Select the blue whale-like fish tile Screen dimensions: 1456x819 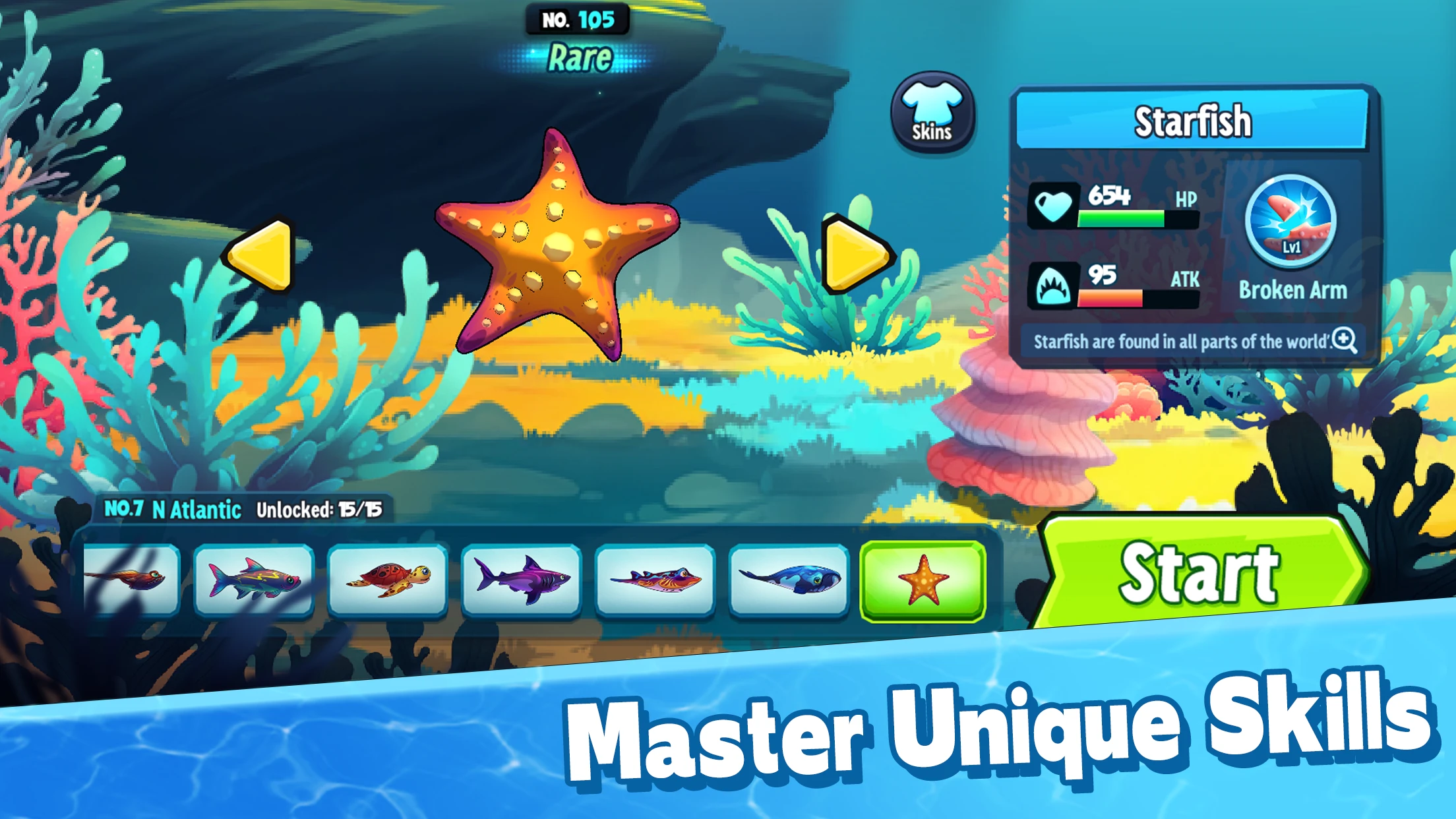(x=789, y=580)
